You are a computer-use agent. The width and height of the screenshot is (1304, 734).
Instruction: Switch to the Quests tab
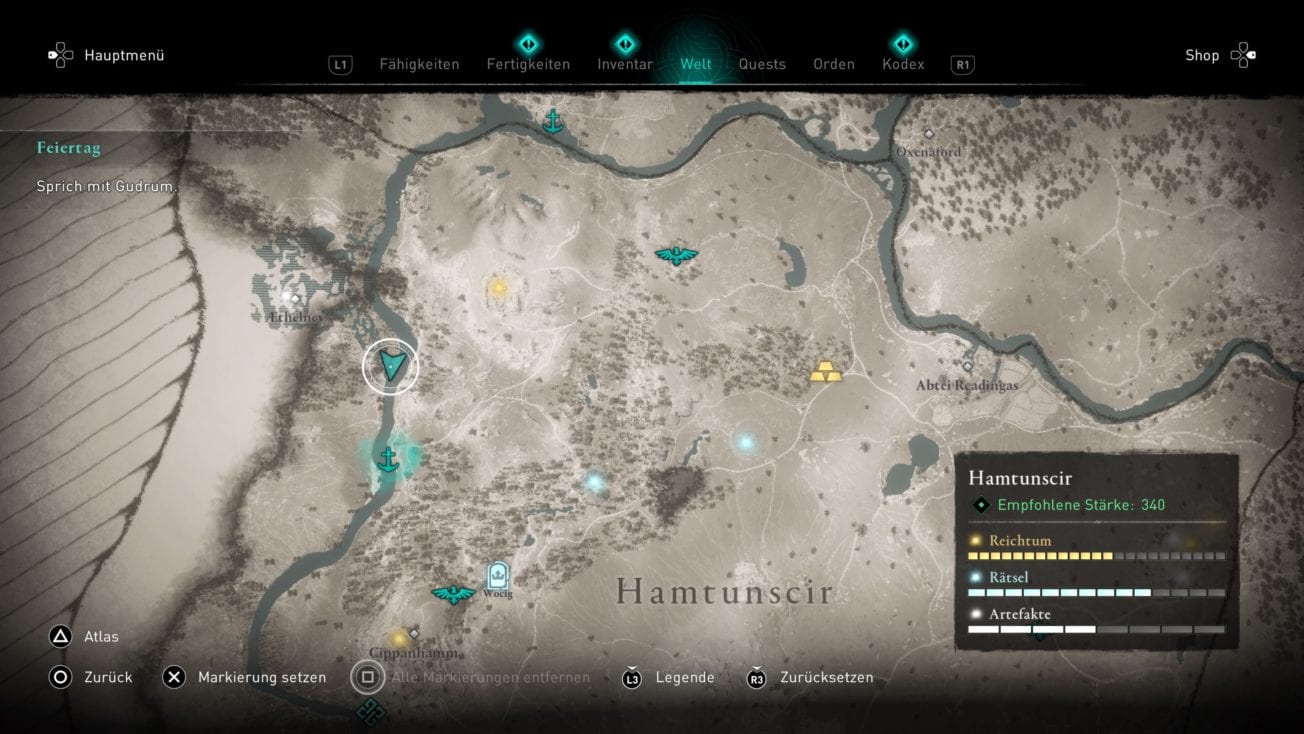(x=762, y=63)
